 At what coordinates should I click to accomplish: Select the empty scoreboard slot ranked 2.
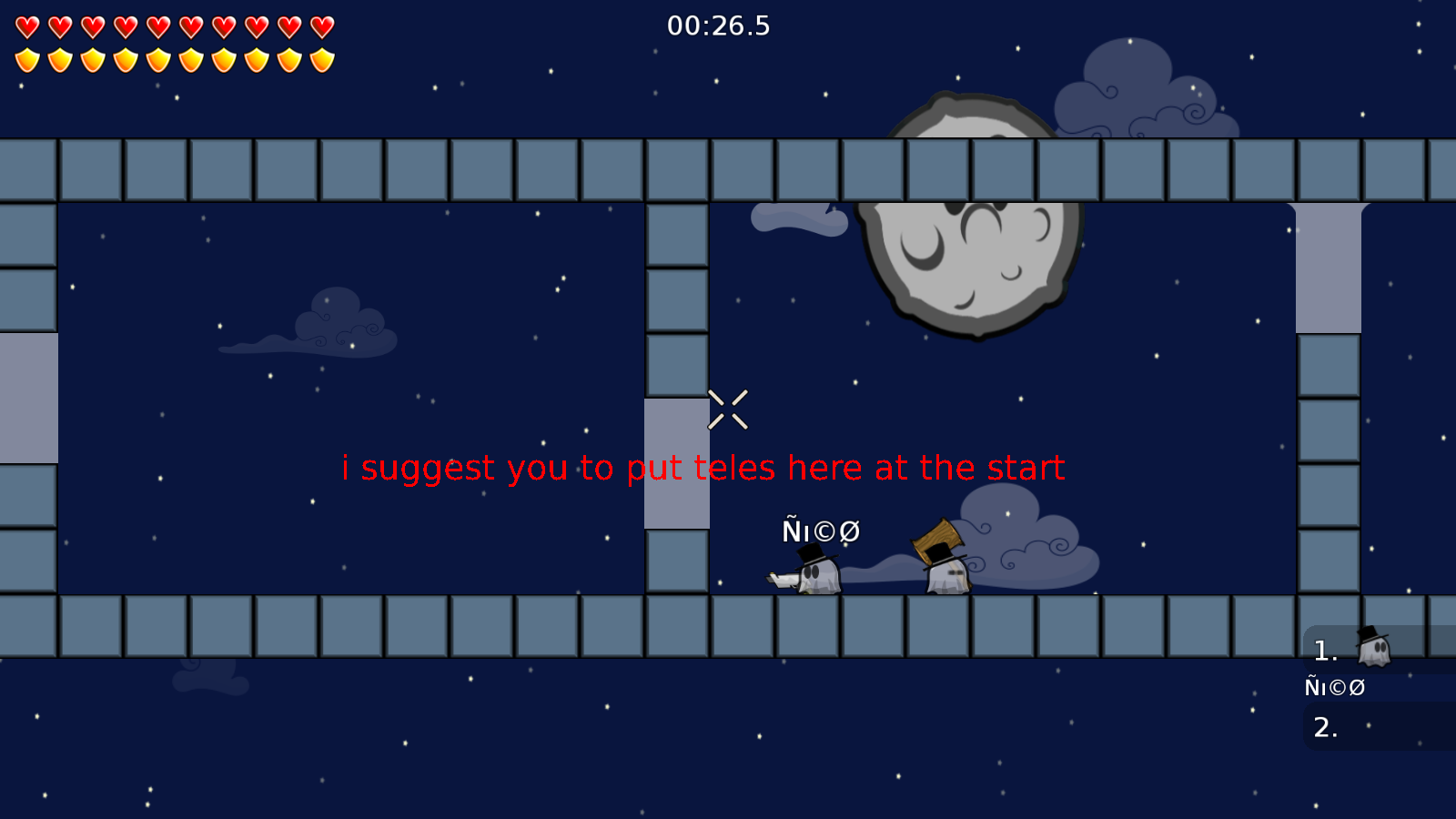(x=1327, y=728)
